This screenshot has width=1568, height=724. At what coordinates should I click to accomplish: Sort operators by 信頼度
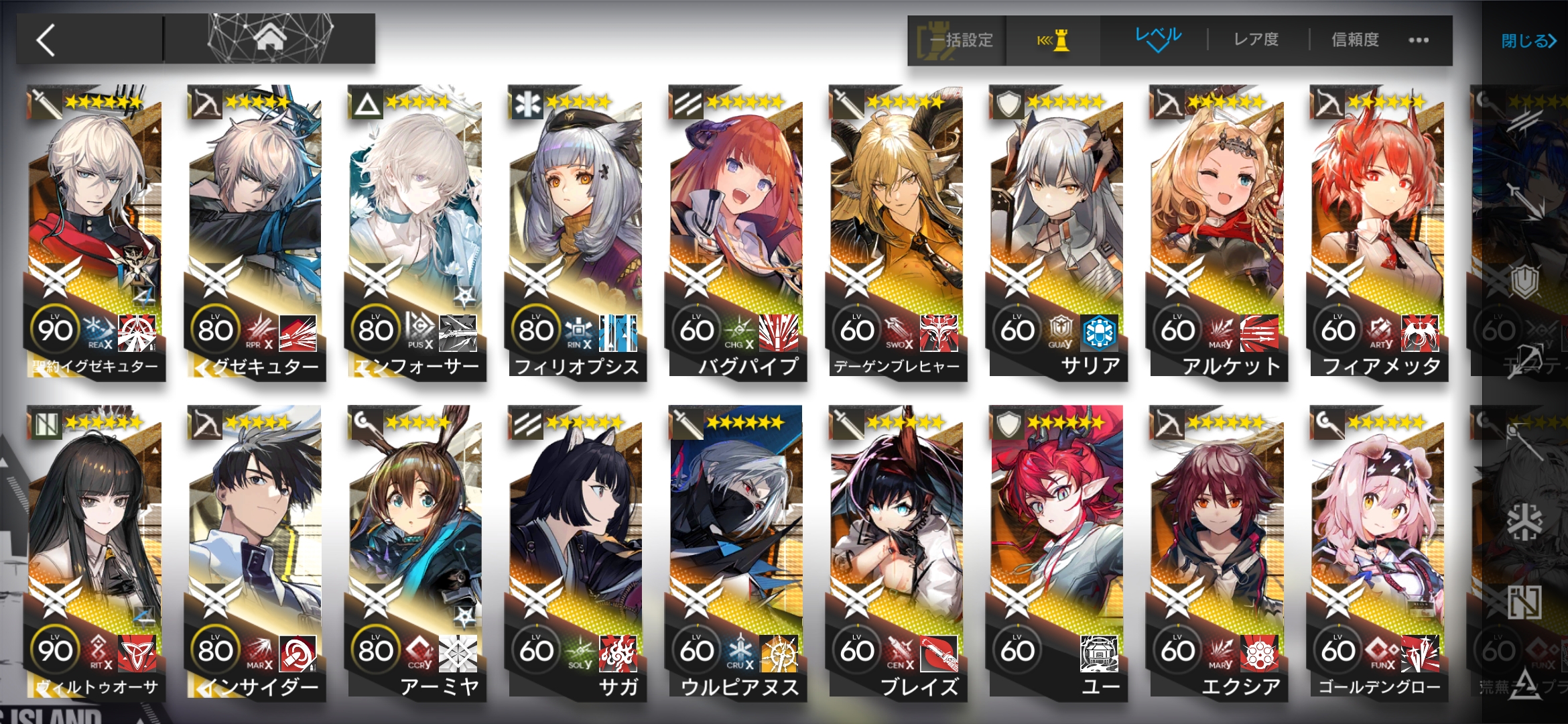pos(1355,40)
